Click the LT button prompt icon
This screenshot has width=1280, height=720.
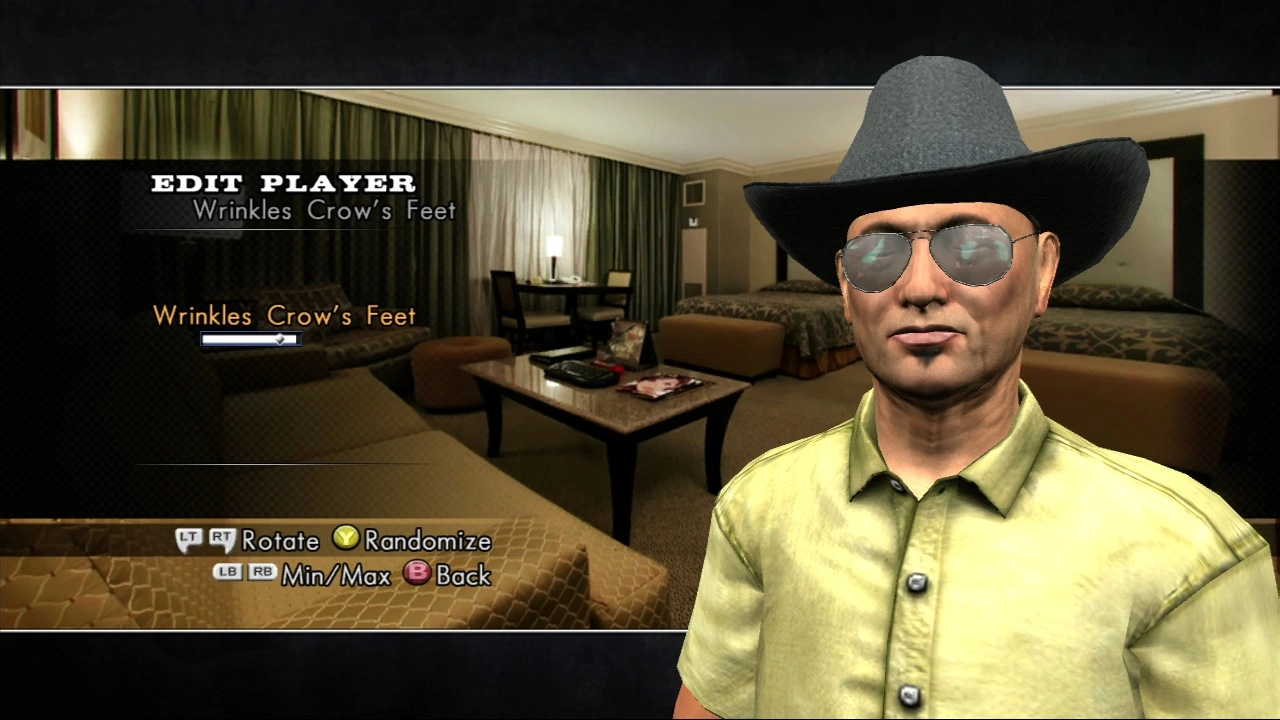(188, 540)
